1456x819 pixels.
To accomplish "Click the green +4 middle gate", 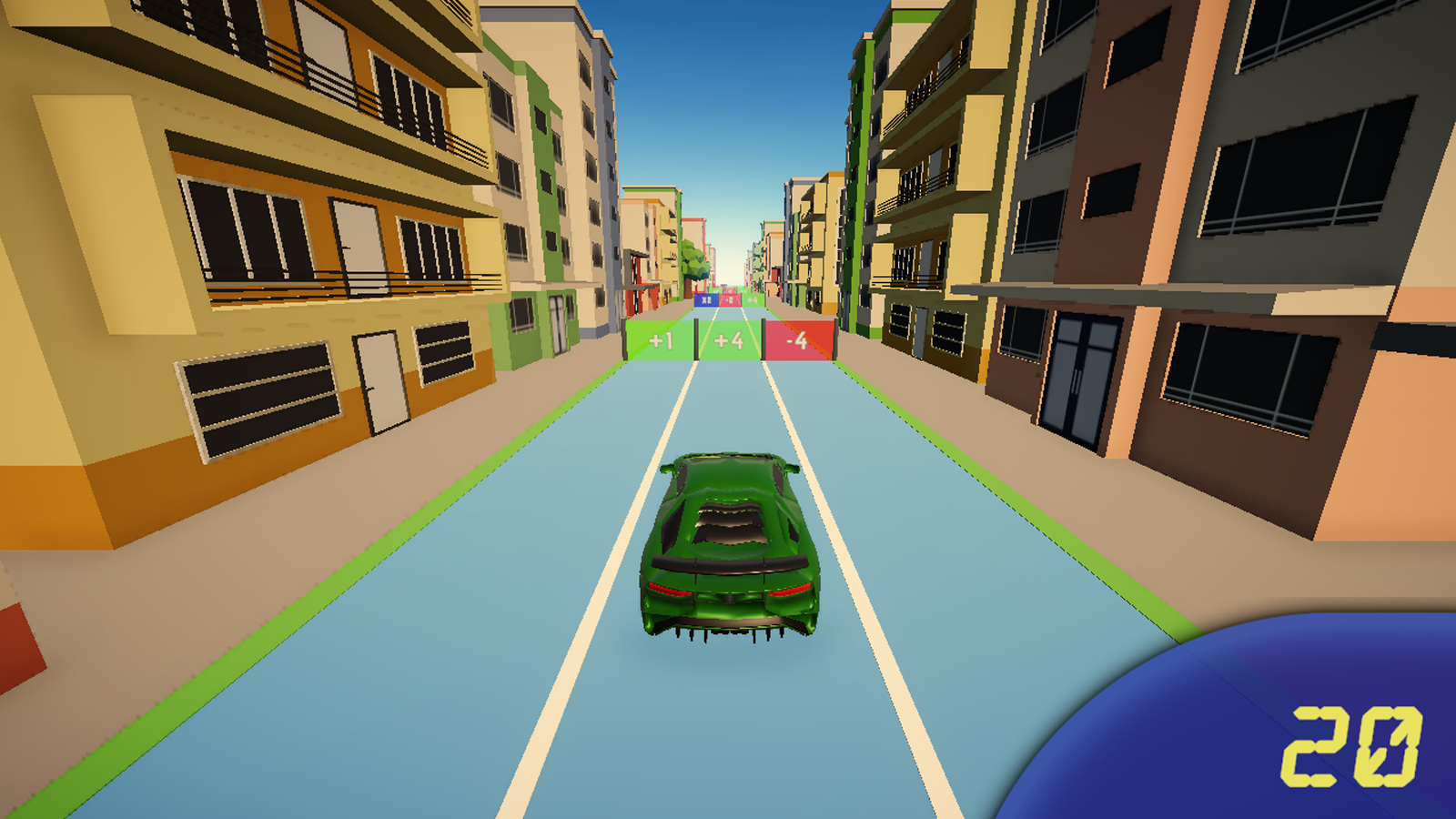I will (728, 340).
